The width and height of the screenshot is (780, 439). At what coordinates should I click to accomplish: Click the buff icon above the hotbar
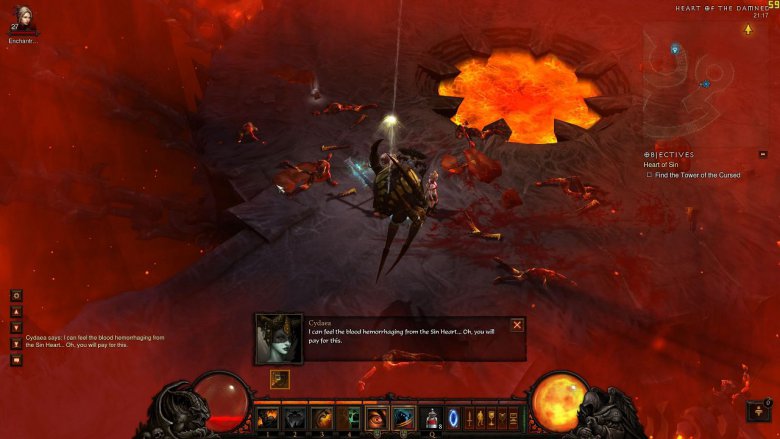click(x=279, y=380)
